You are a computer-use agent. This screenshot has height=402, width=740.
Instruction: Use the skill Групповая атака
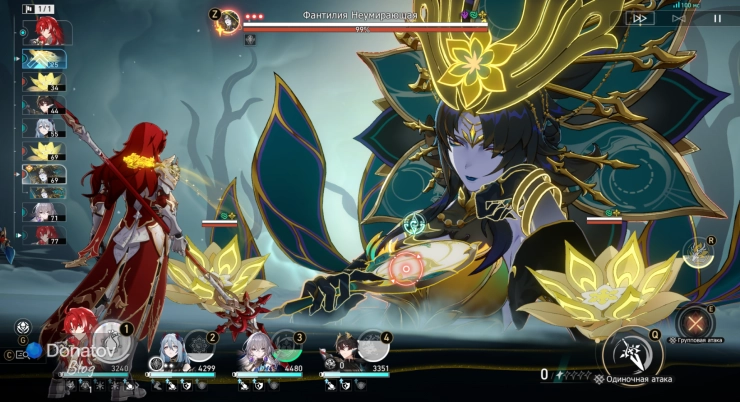click(695, 323)
